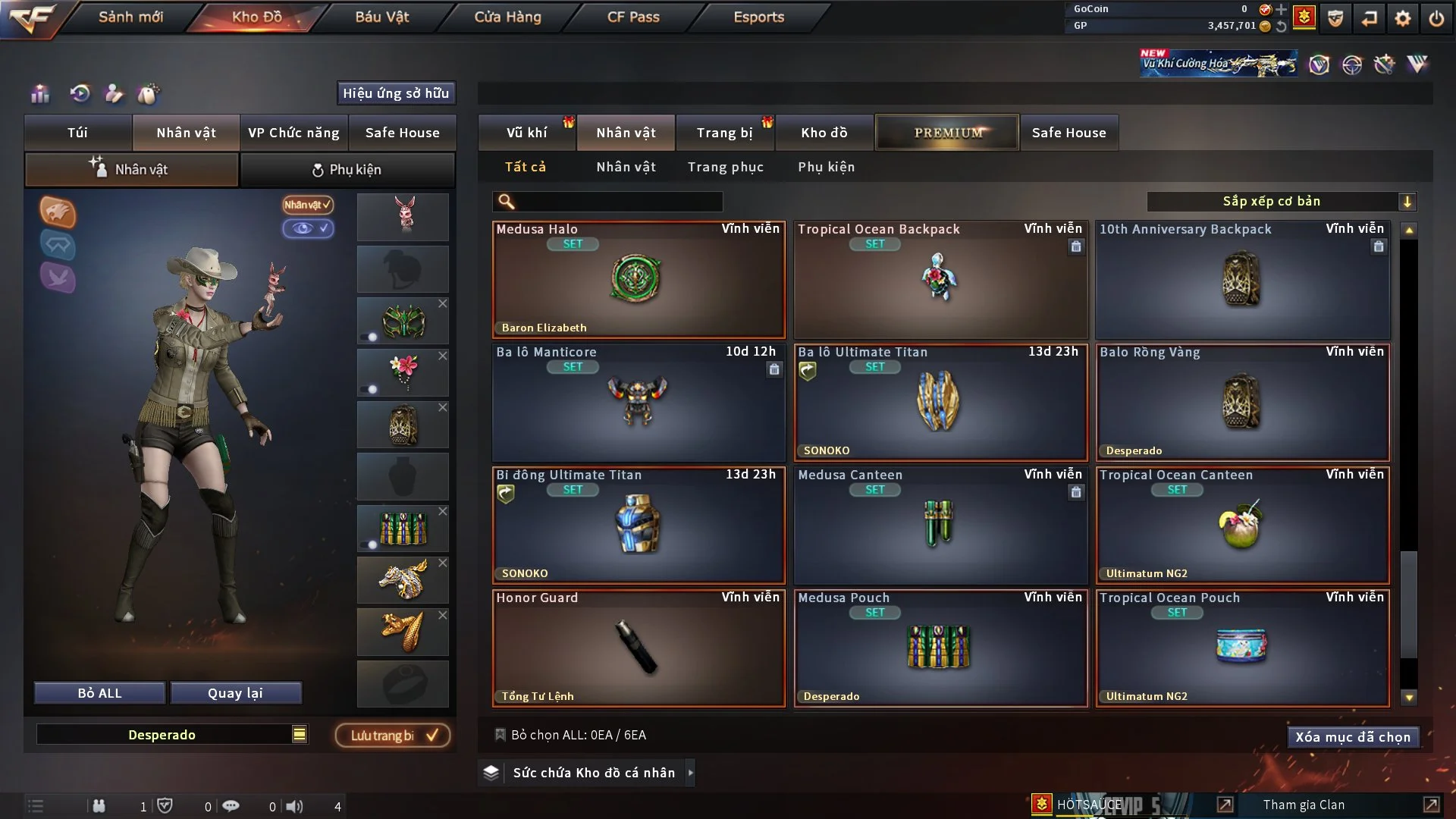
Task: Open the Sắp xếp cơ bản sort dropdown
Action: (1281, 202)
